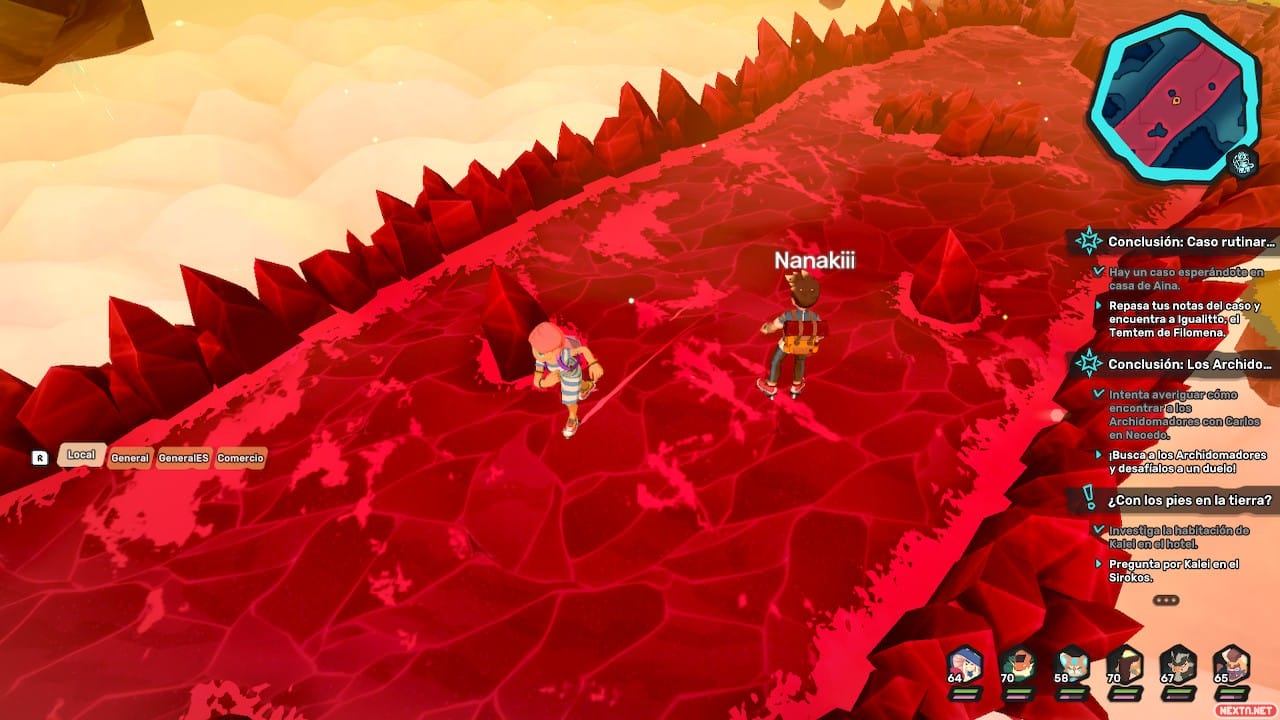Open the ¿Con los pies en la tierra? quest
This screenshot has width=1280, height=720.
pyautogui.click(x=1189, y=500)
